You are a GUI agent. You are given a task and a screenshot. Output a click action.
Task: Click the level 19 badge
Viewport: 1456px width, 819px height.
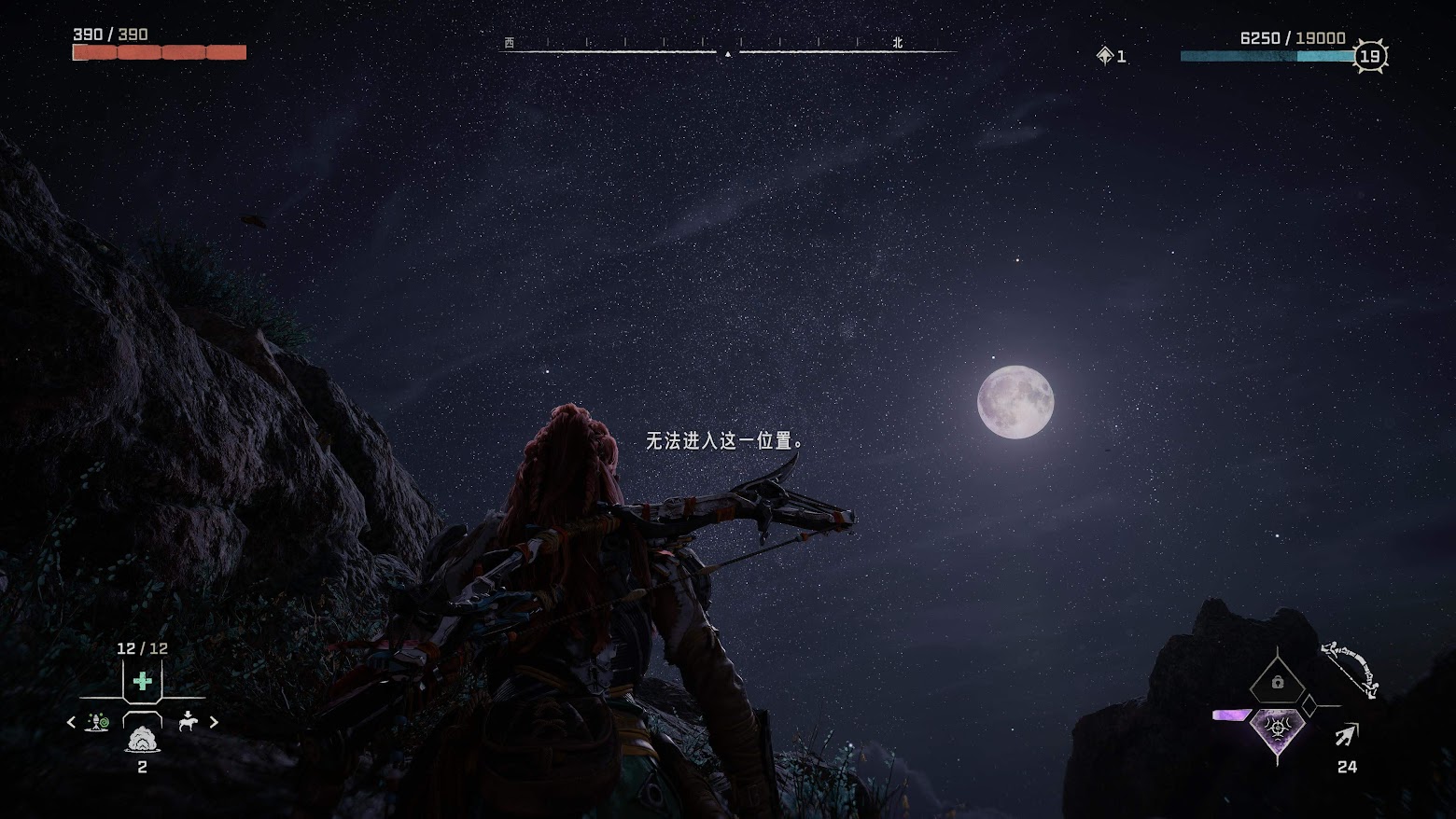(x=1369, y=56)
